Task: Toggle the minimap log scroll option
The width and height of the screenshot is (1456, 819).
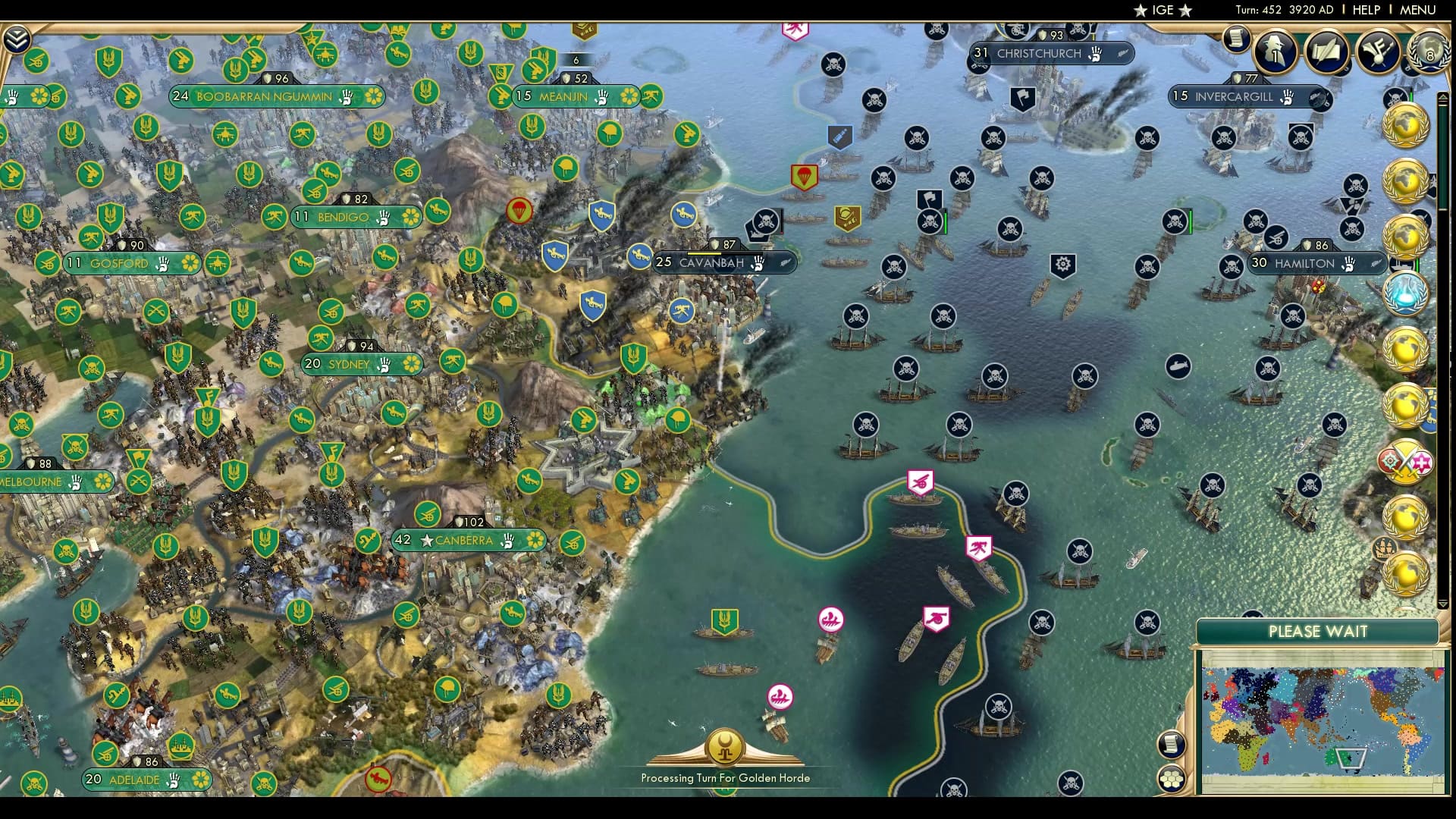Action: [x=1172, y=745]
